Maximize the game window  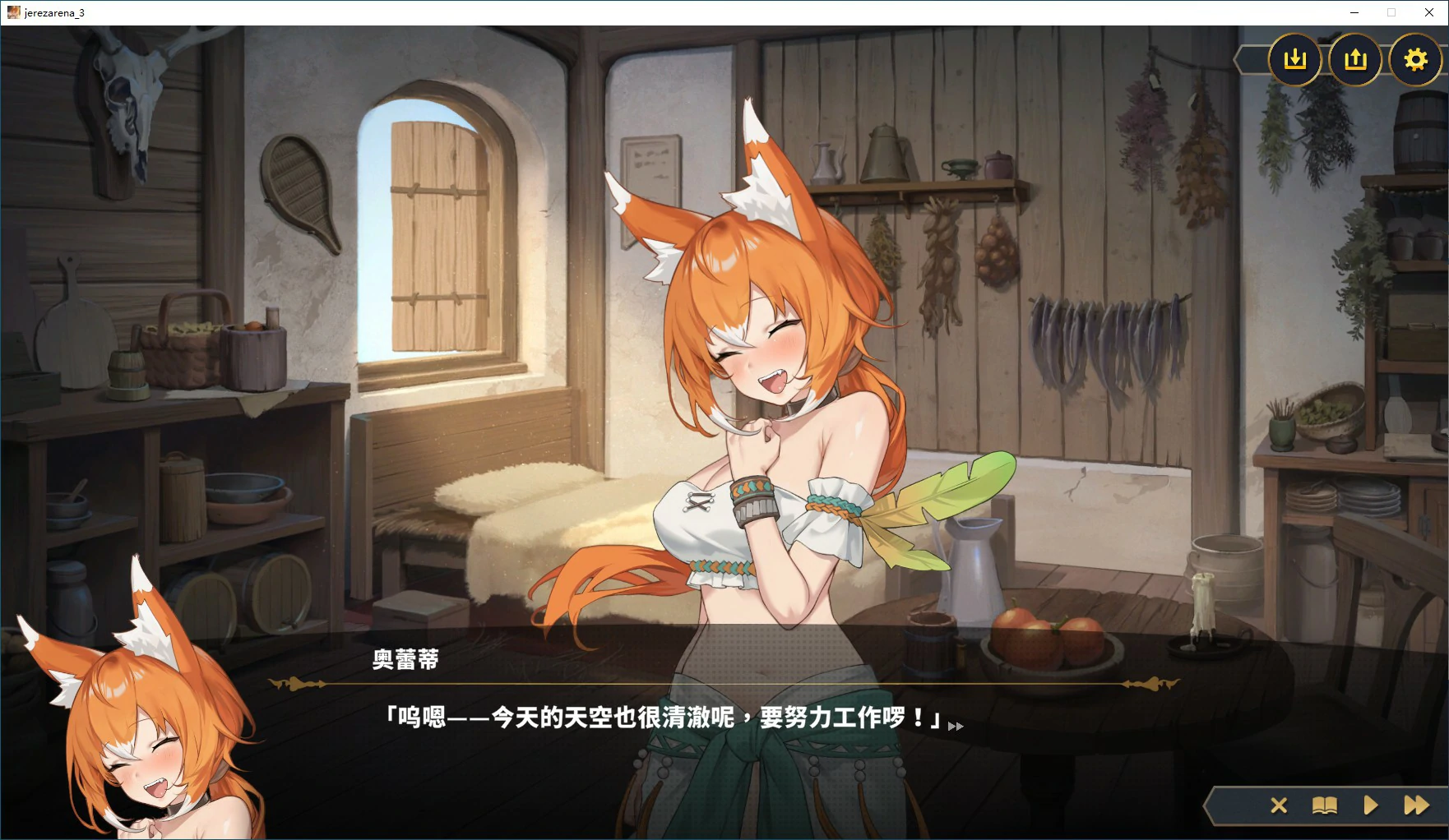[1391, 12]
